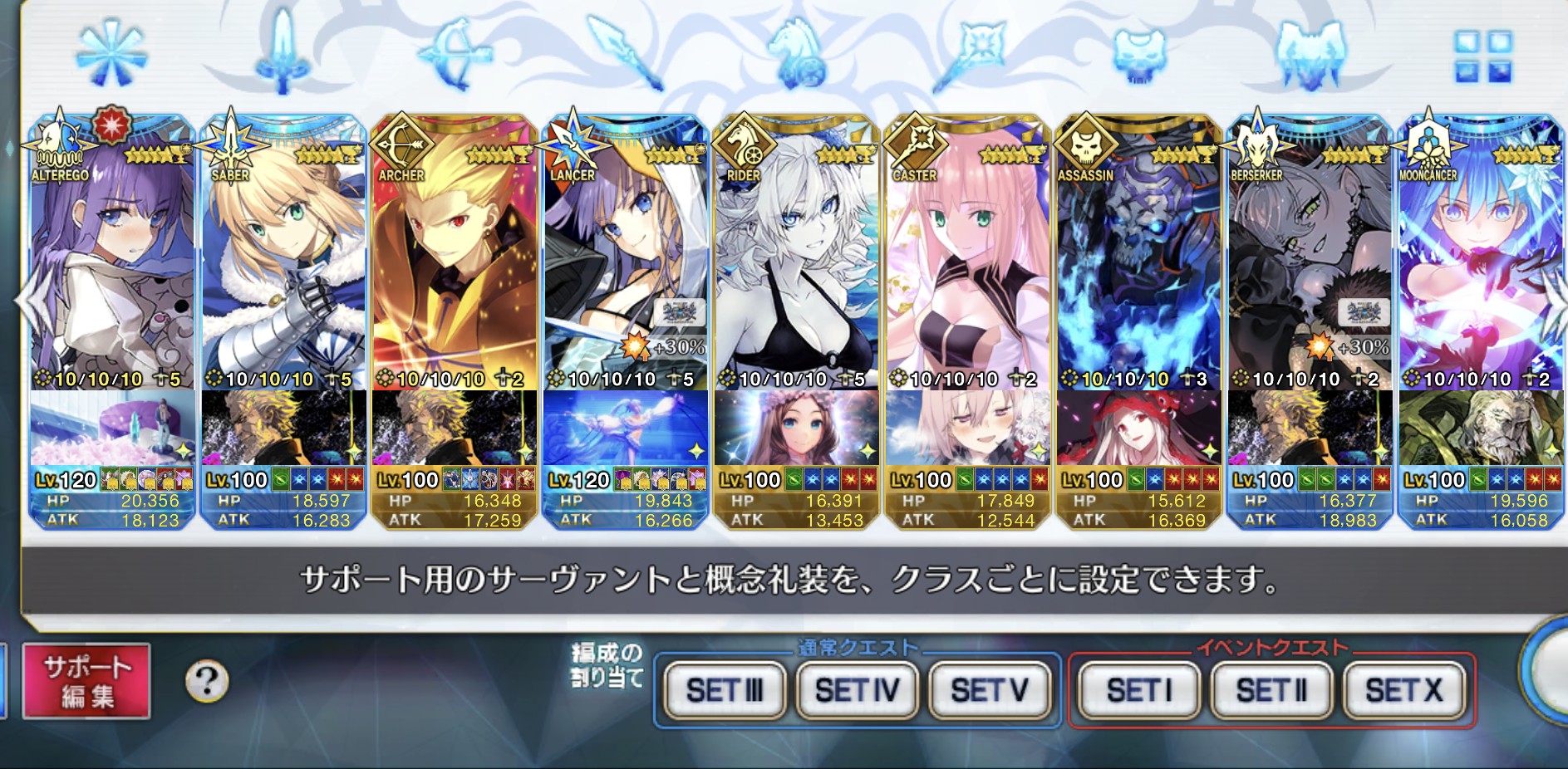Open the Berserker support servant card

[x=1310, y=266]
